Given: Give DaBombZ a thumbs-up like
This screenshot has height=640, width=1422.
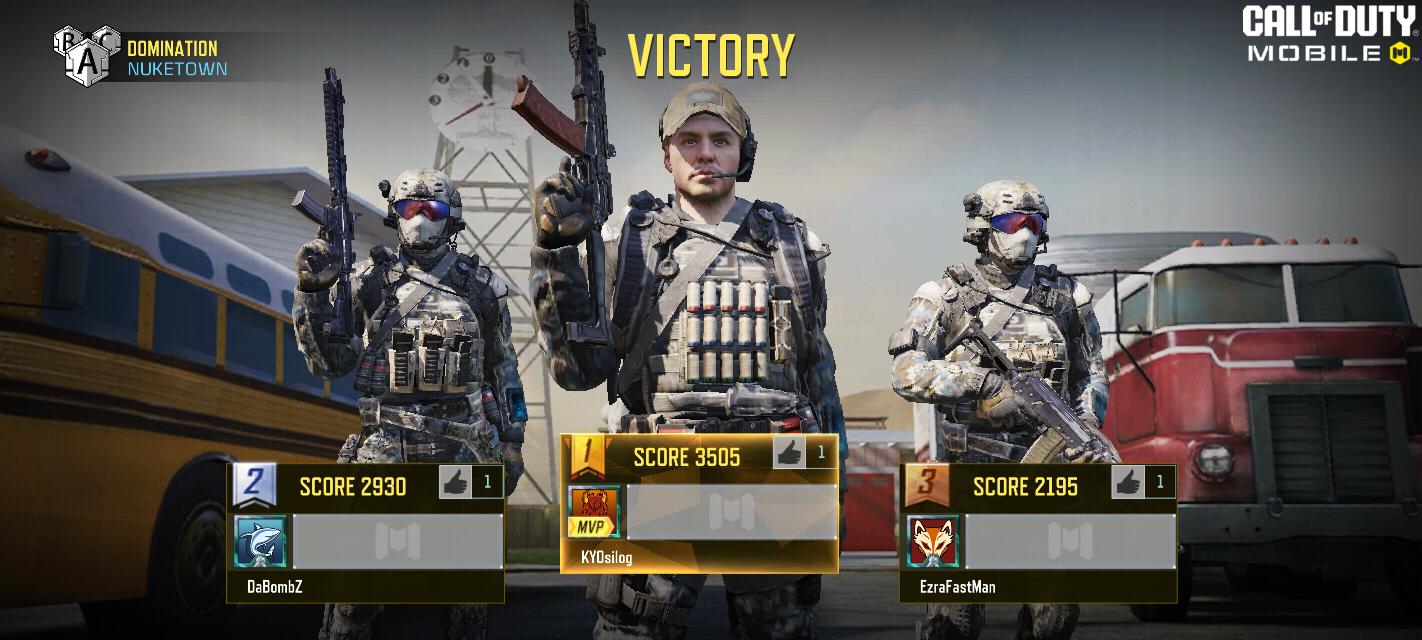Looking at the screenshot, I should click(x=456, y=484).
